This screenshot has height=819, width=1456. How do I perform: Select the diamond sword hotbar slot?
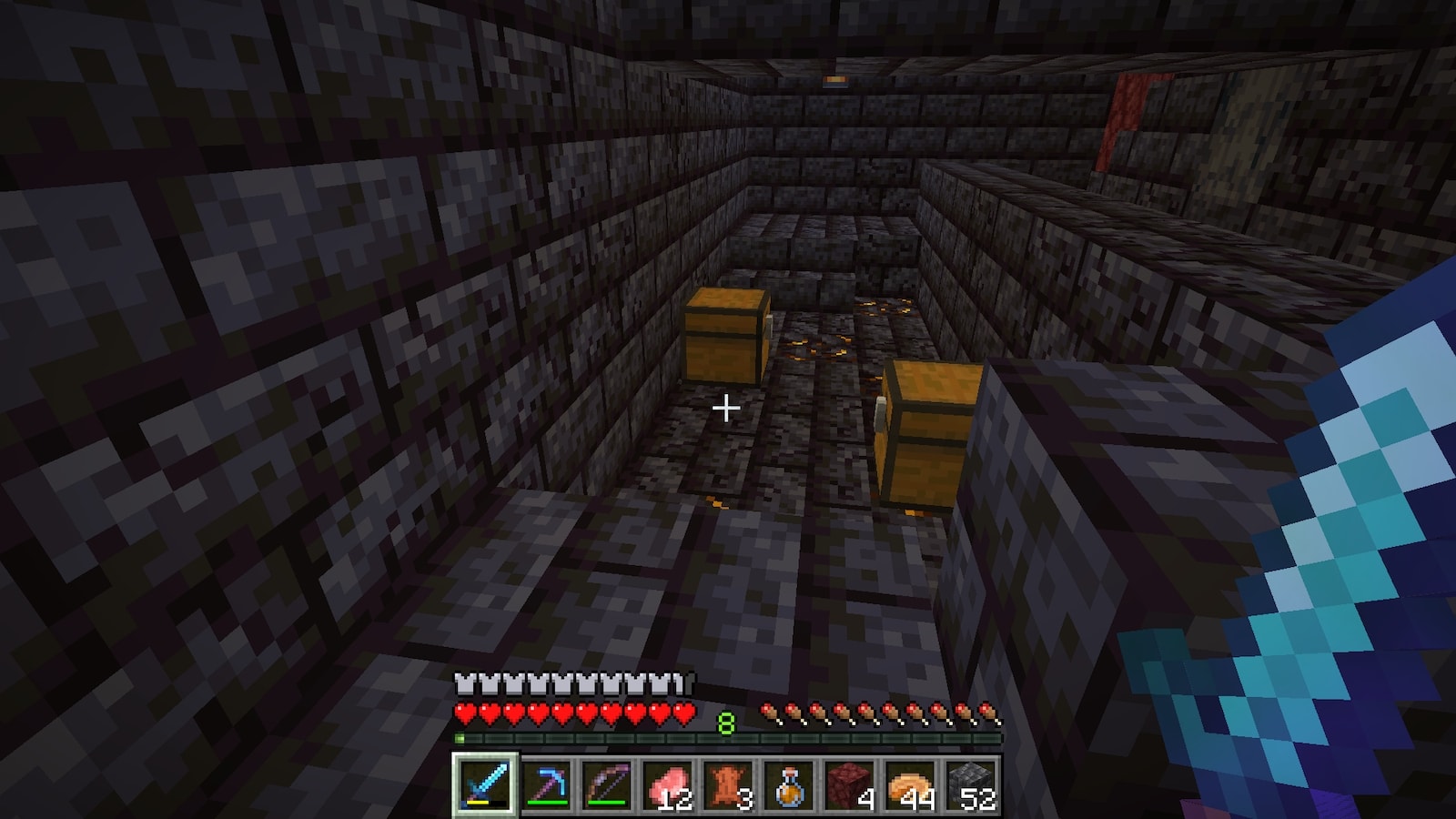(485, 784)
